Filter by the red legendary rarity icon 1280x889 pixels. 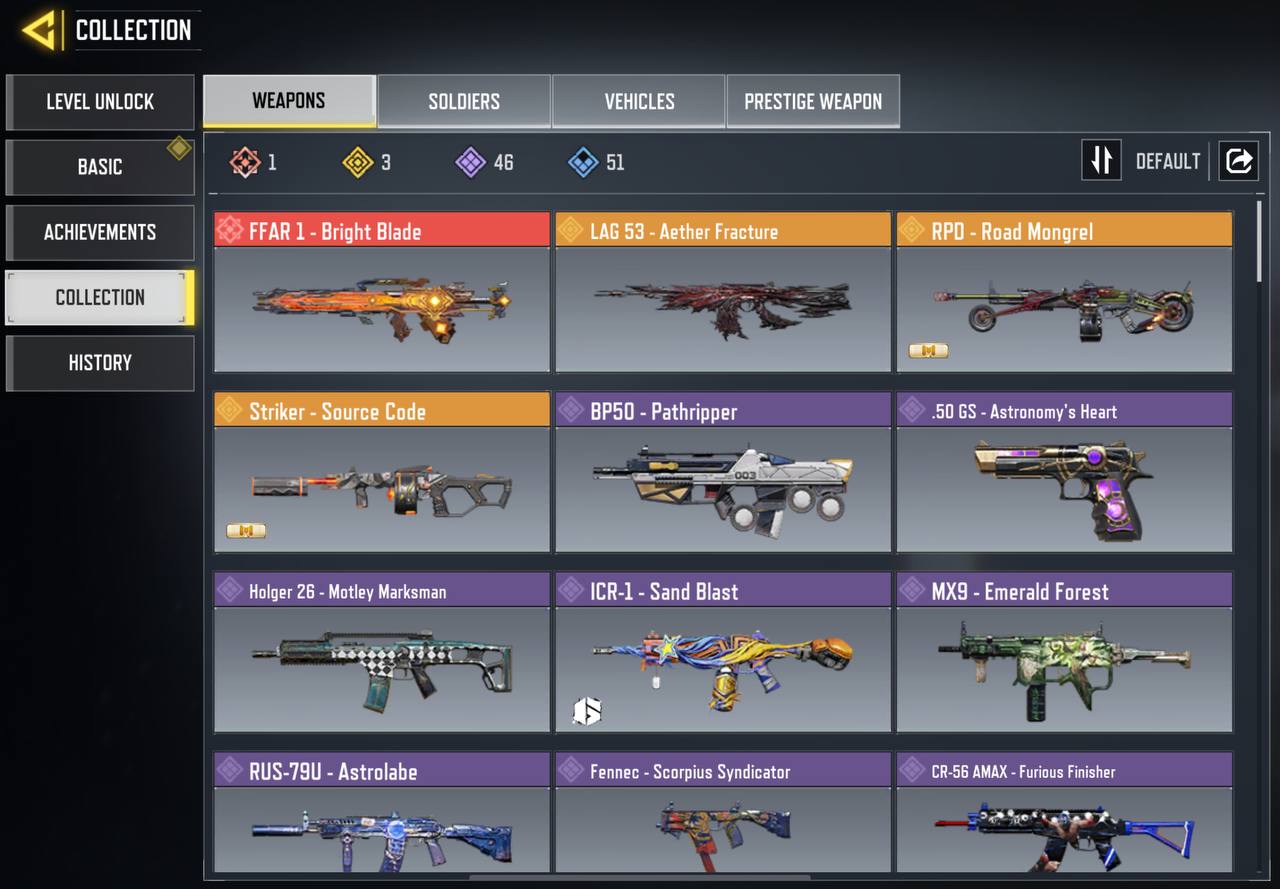246,162
